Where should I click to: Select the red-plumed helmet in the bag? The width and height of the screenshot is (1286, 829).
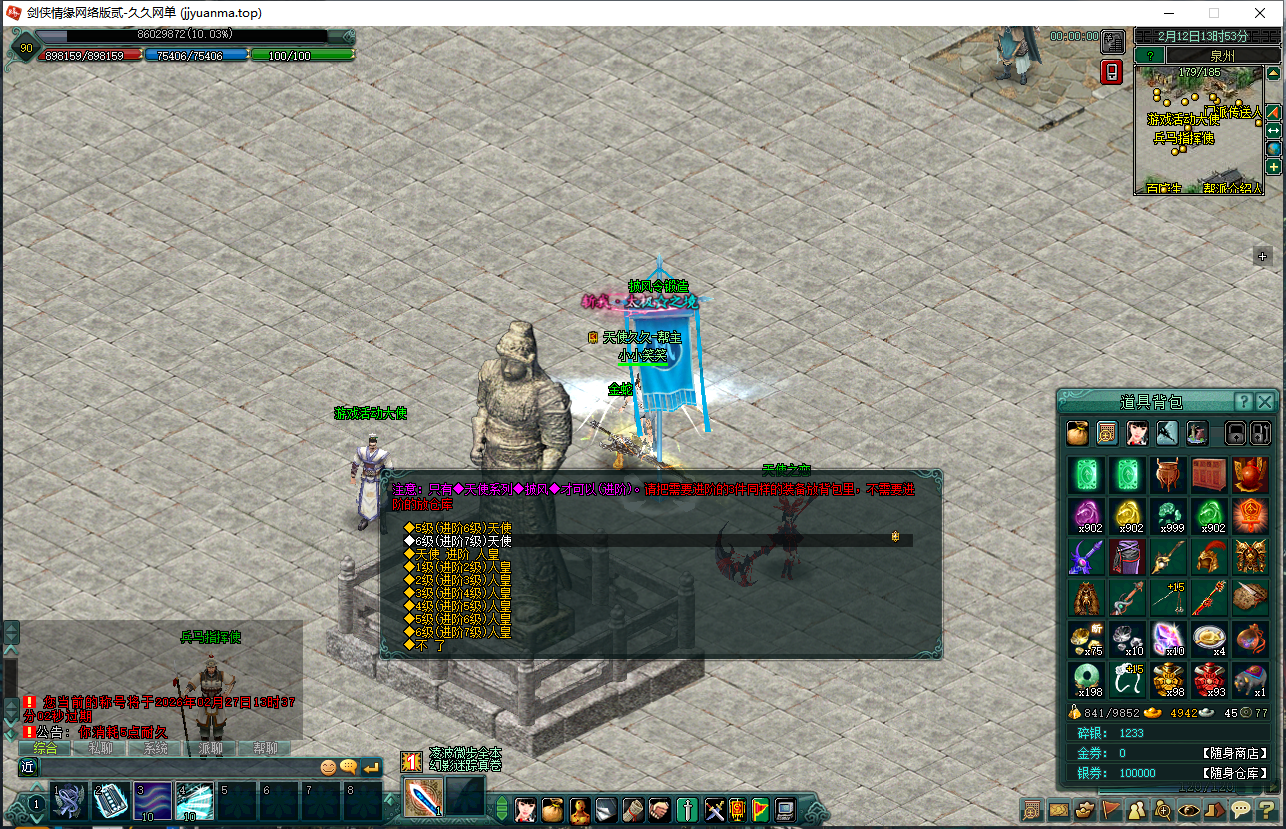tap(1210, 557)
